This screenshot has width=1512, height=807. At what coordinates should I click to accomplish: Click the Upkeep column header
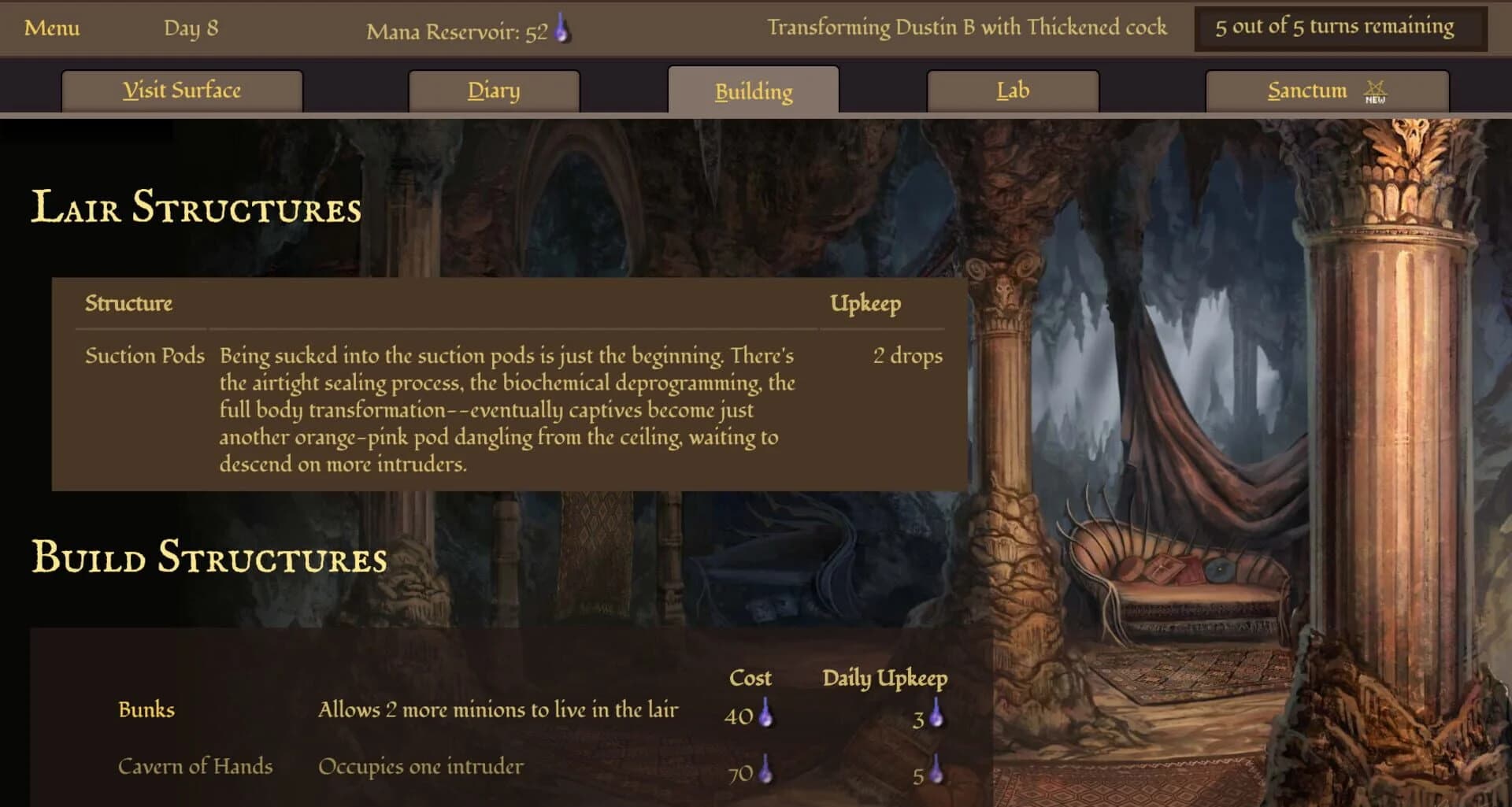pos(864,302)
